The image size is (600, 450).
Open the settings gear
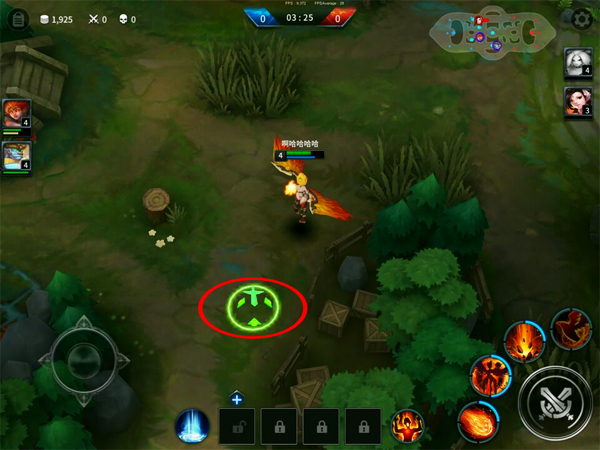click(x=582, y=19)
